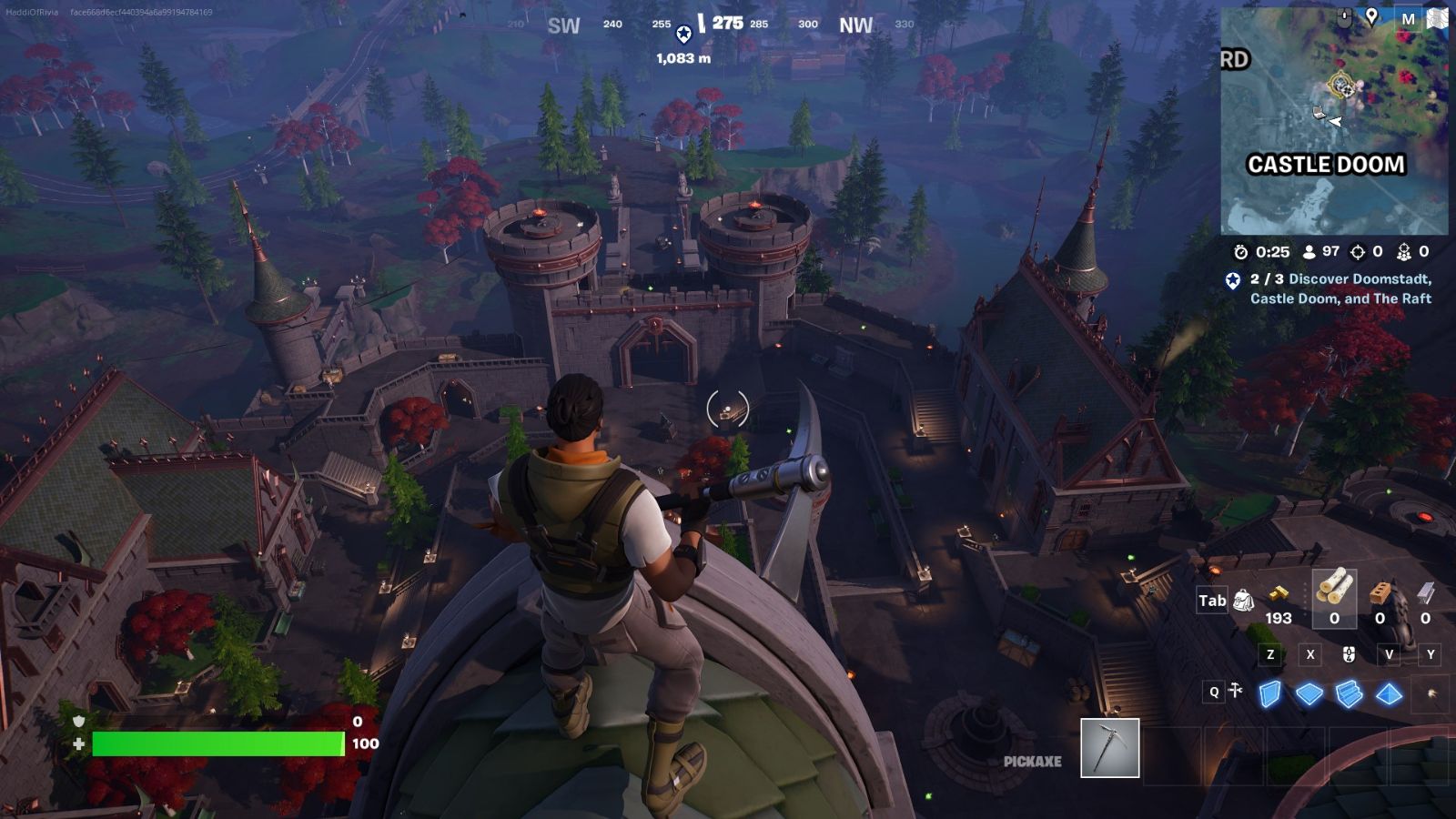This screenshot has height=819, width=1456.
Task: Select the floor building piece
Action: click(1310, 693)
